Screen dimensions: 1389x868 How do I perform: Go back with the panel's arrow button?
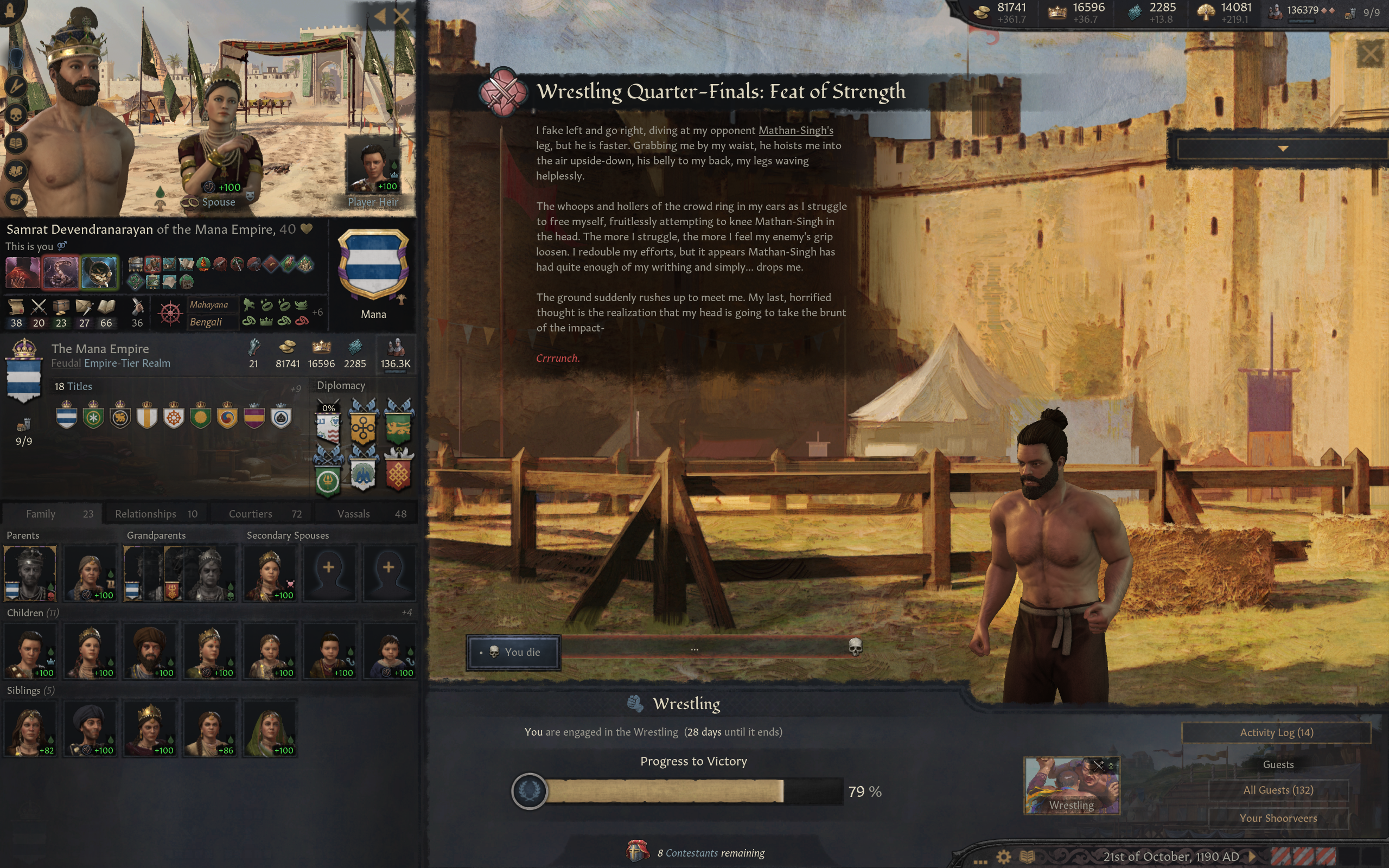(379, 16)
